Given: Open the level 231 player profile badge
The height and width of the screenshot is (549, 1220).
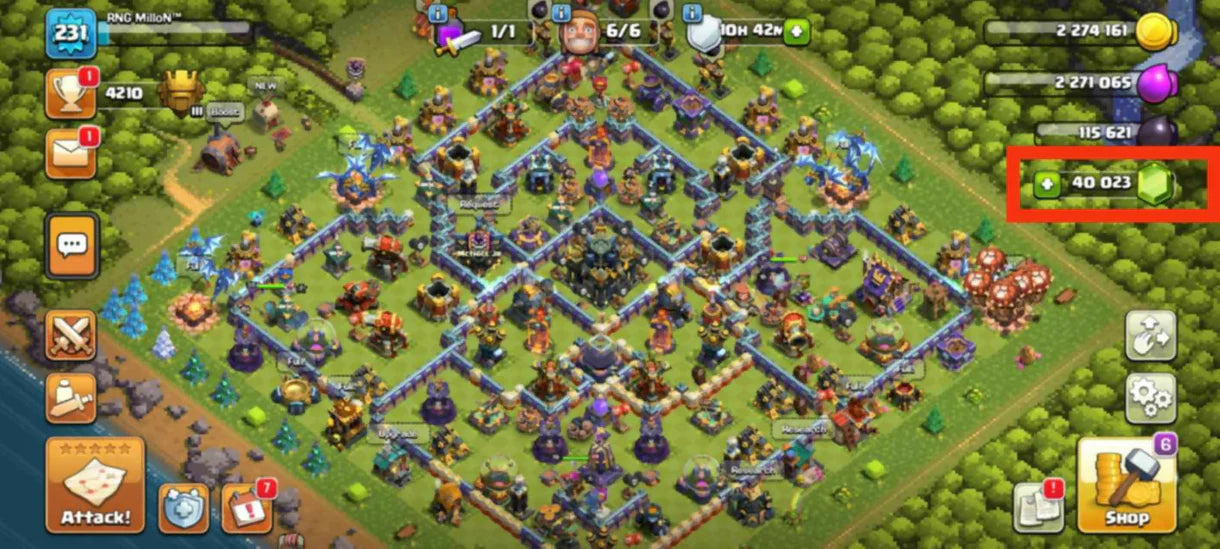Looking at the screenshot, I should (71, 32).
